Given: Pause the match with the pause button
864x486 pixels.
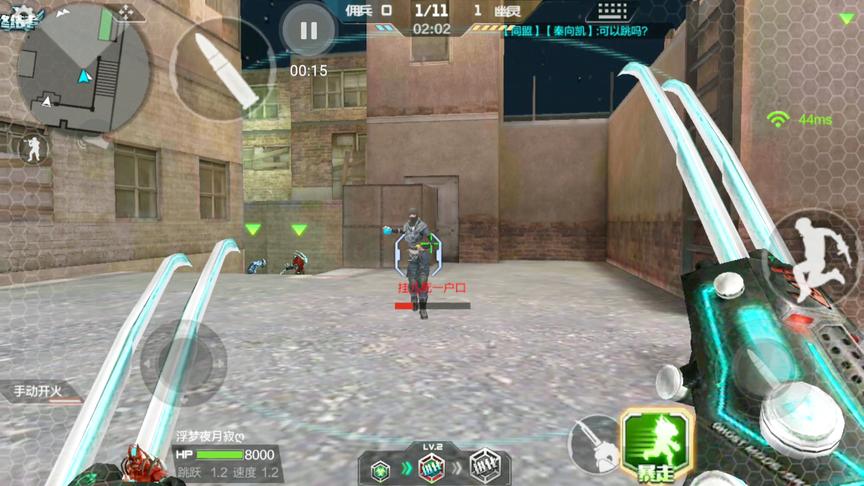Looking at the screenshot, I should pos(308,31).
